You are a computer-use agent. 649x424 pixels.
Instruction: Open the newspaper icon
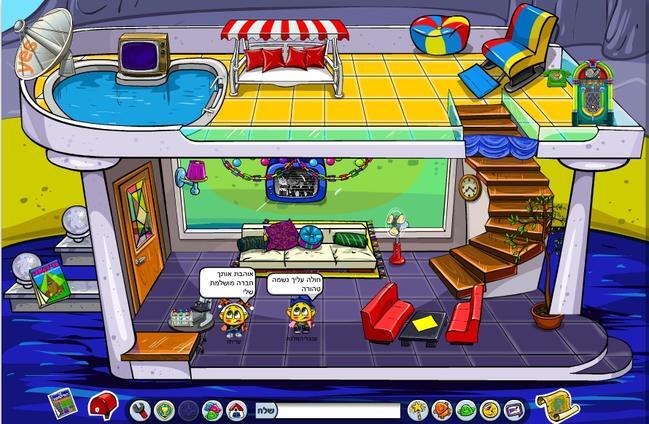point(62,402)
